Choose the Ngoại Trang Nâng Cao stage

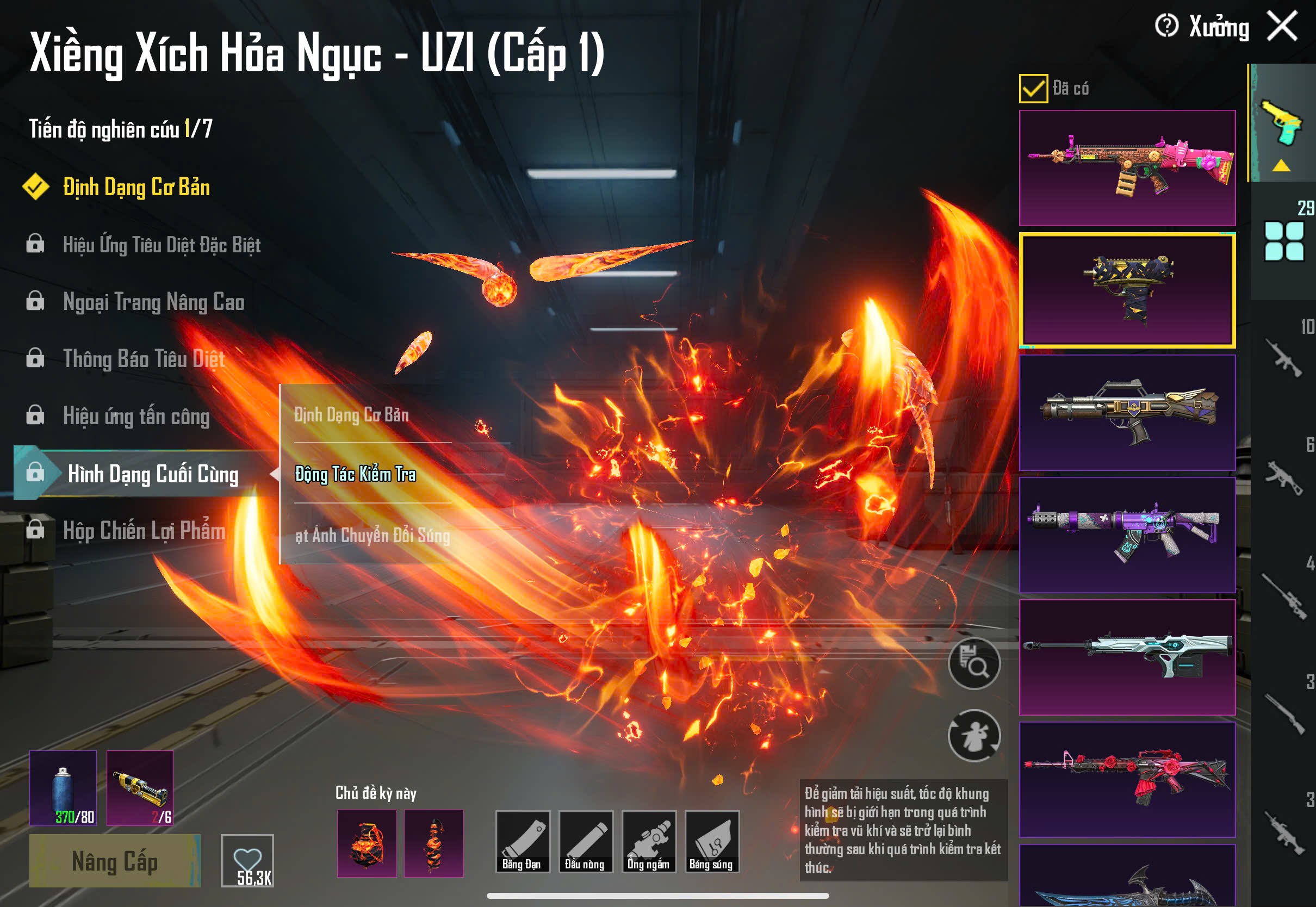tap(153, 302)
